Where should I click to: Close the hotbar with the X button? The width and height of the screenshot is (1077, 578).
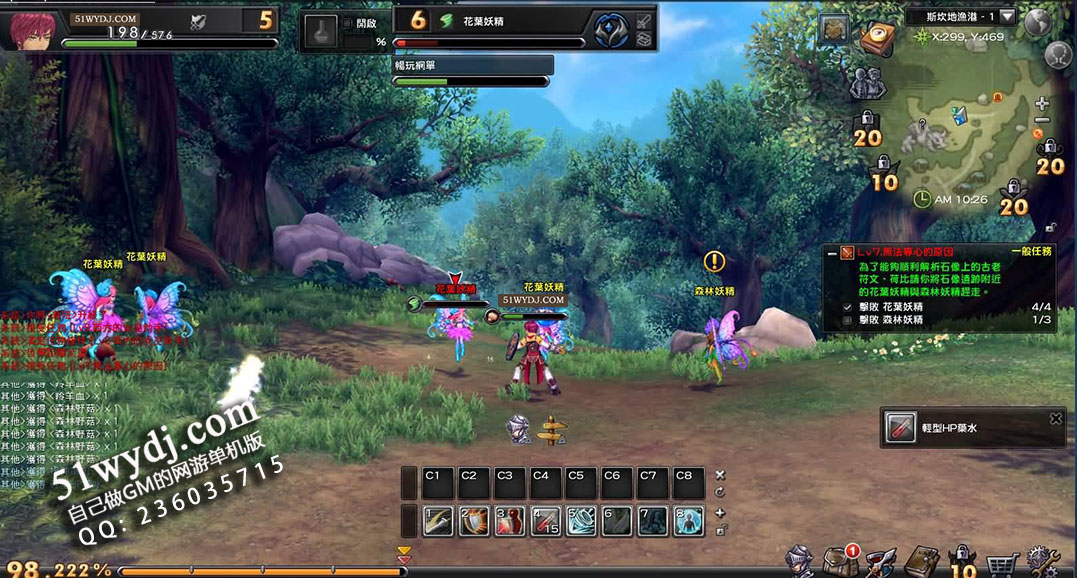[x=720, y=475]
